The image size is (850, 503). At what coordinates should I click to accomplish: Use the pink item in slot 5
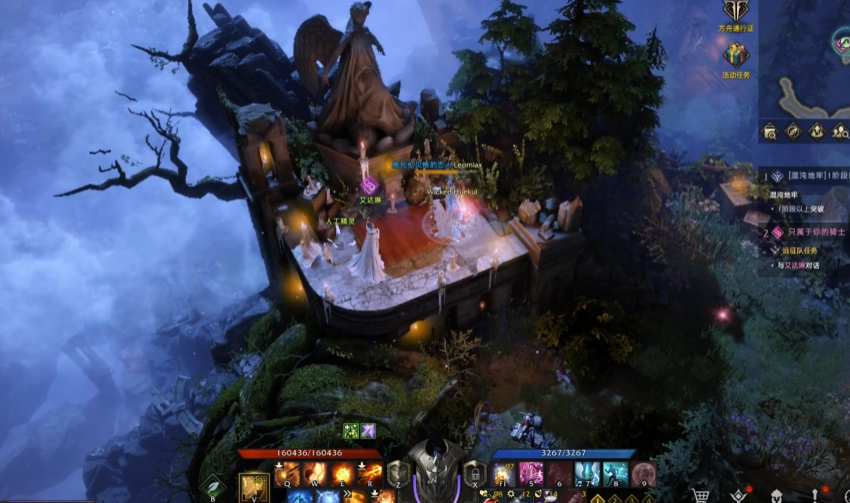coord(531,474)
